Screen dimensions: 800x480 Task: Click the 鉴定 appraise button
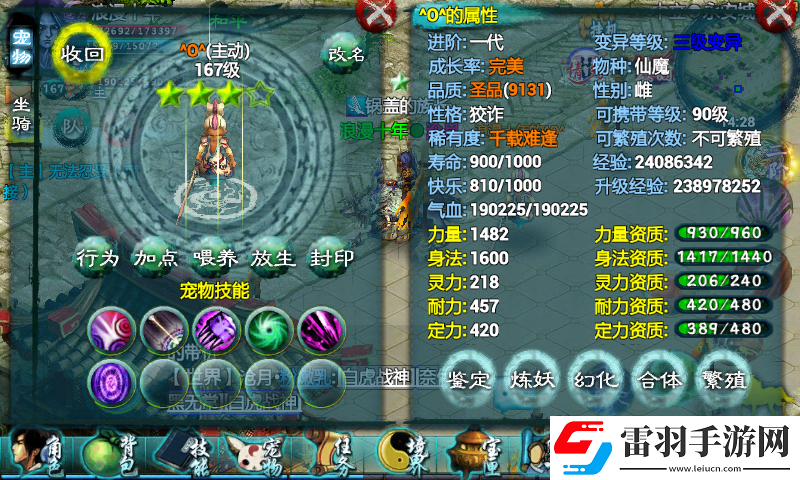(468, 379)
